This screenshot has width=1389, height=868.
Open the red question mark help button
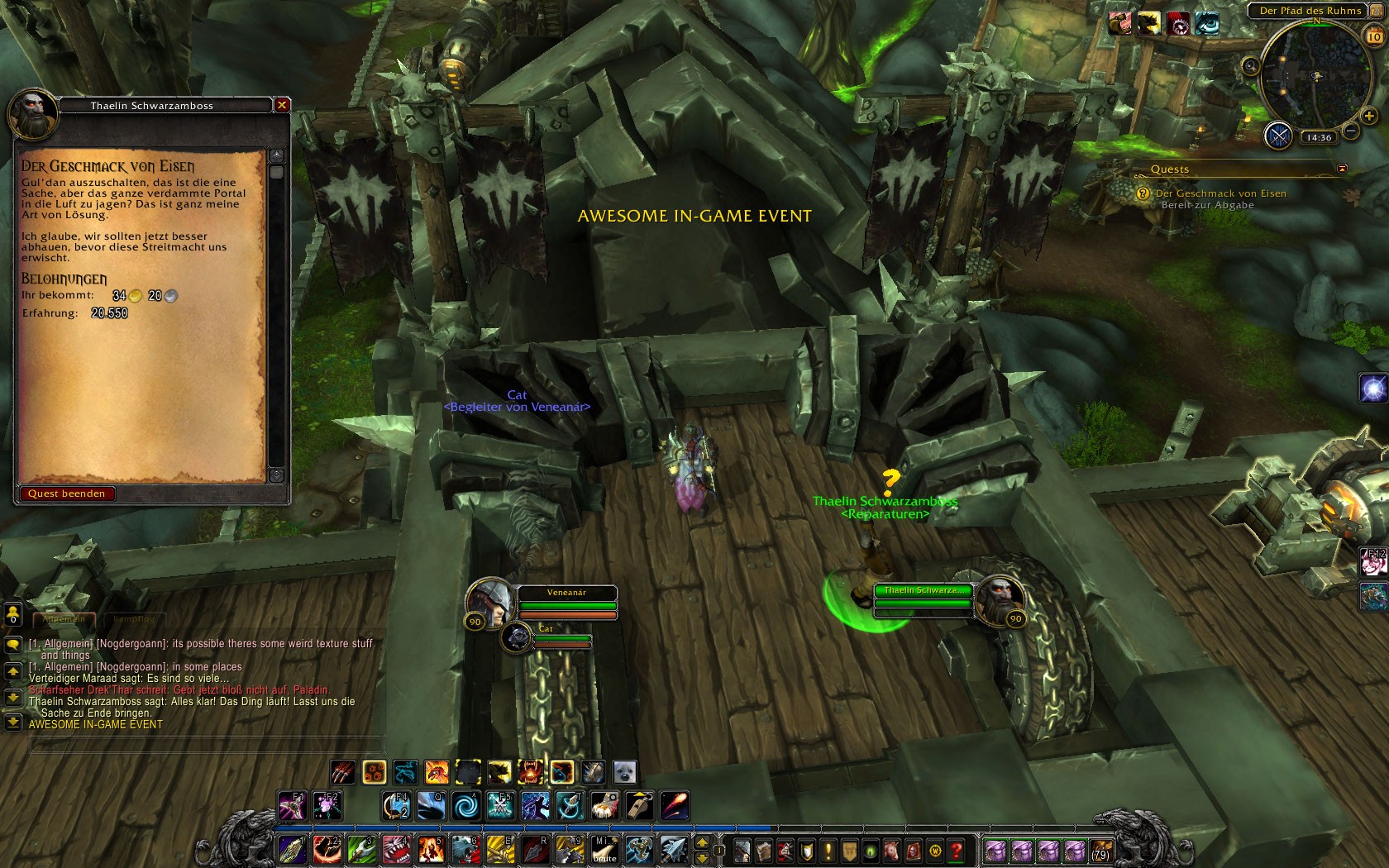click(957, 850)
